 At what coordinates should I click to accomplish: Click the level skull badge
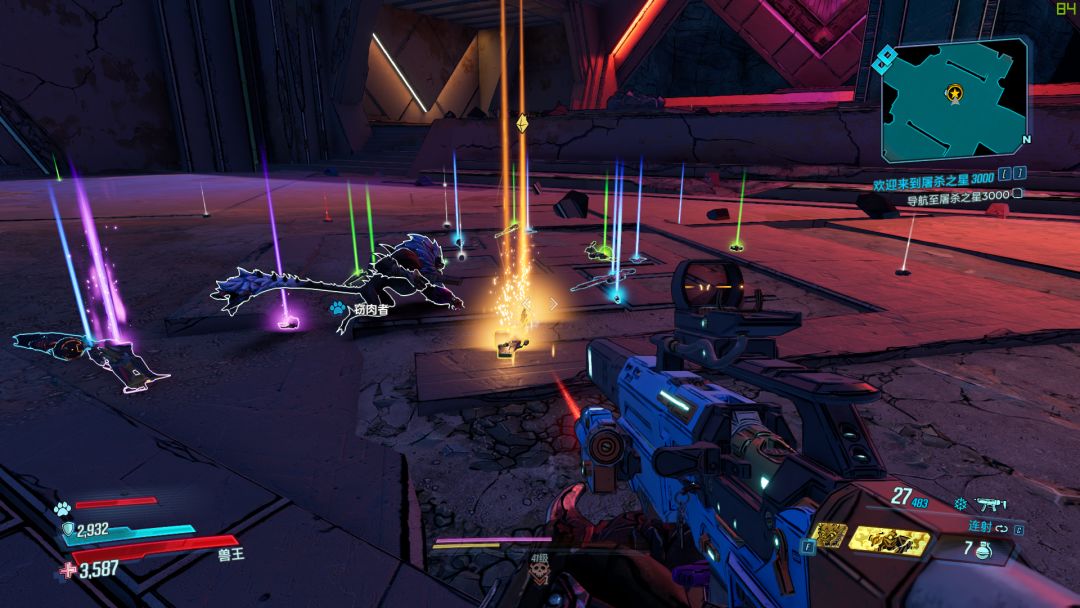539,573
